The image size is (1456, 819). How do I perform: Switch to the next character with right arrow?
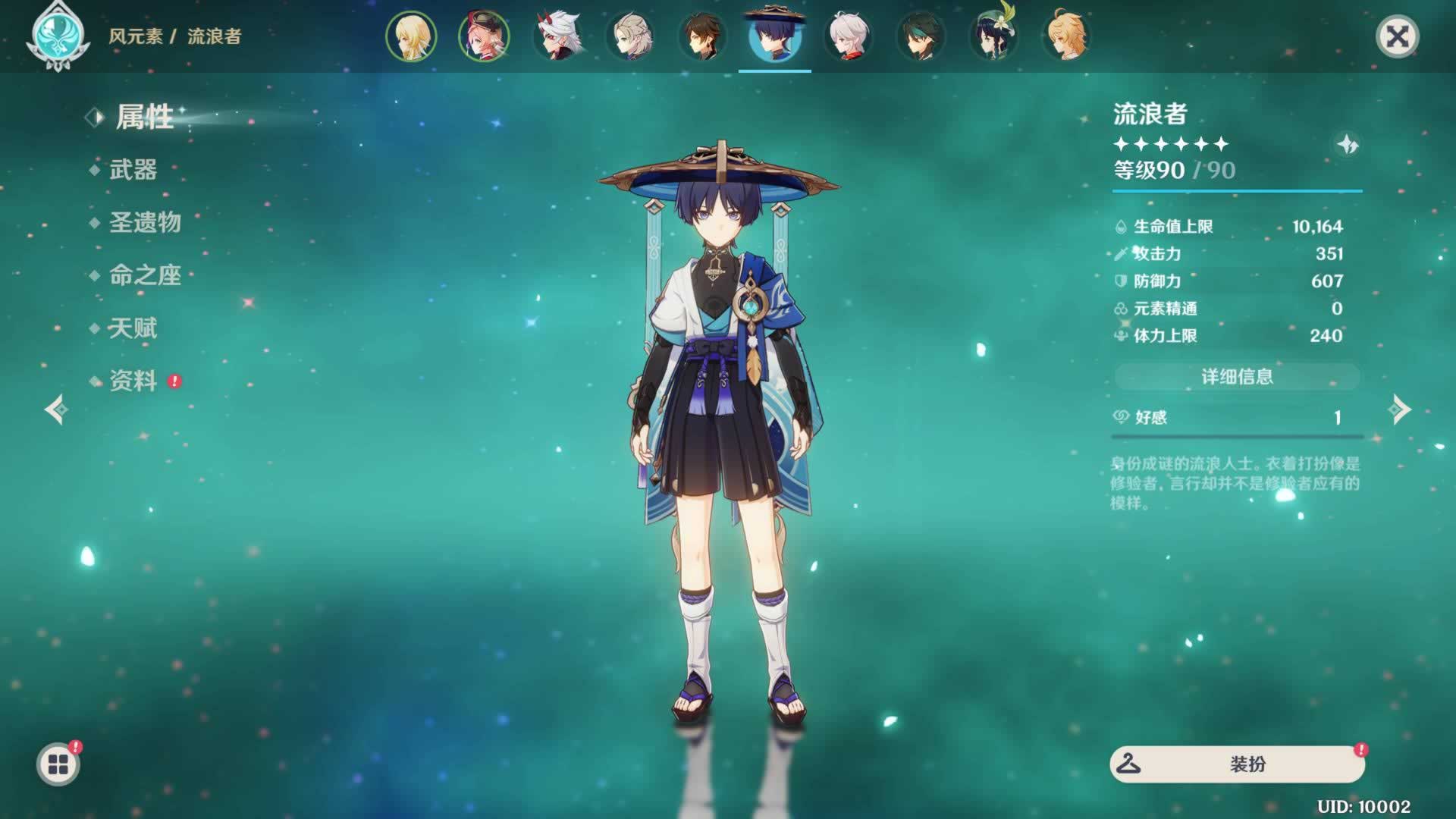(1399, 409)
